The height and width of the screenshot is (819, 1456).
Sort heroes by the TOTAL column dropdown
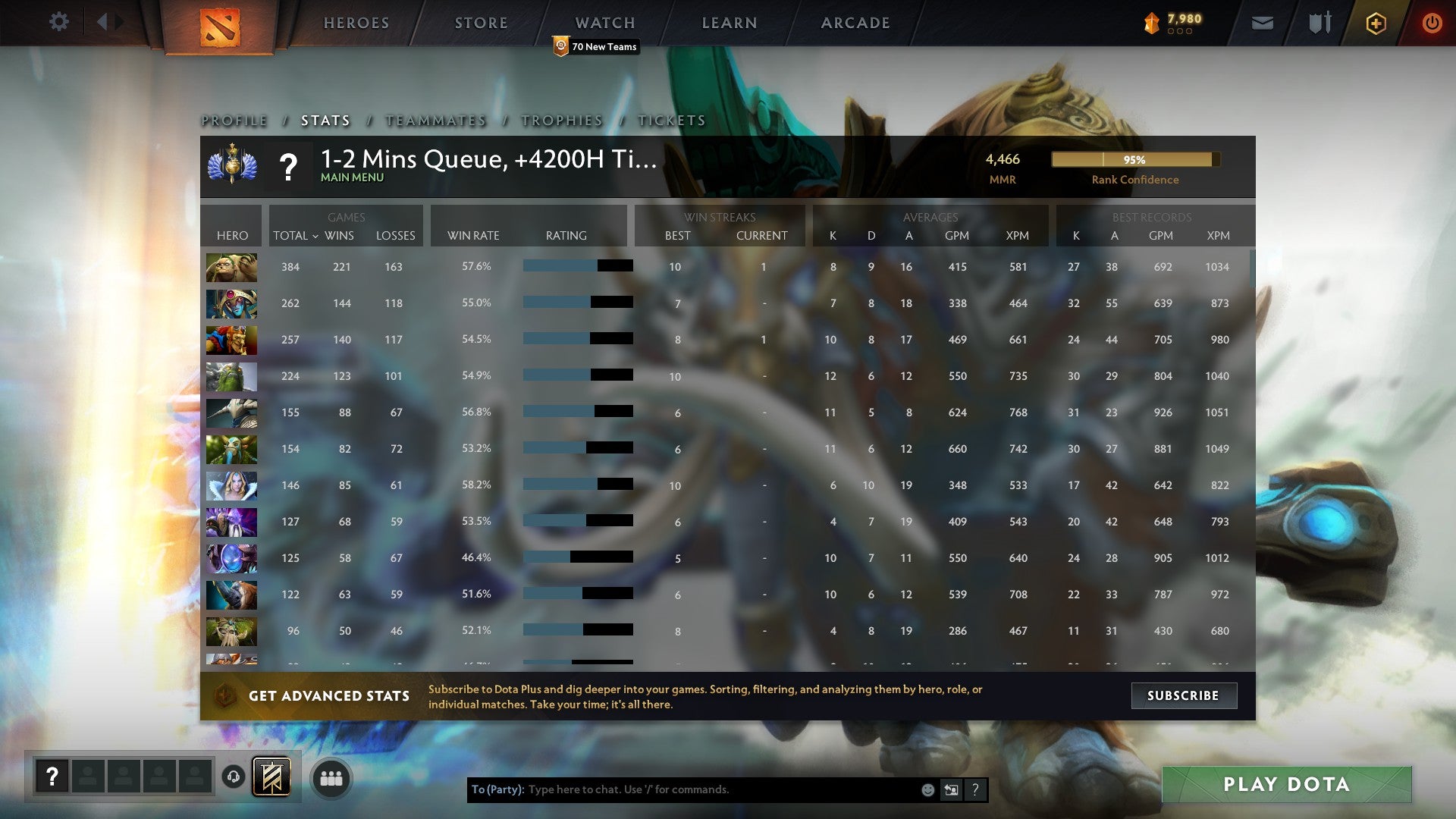point(297,236)
